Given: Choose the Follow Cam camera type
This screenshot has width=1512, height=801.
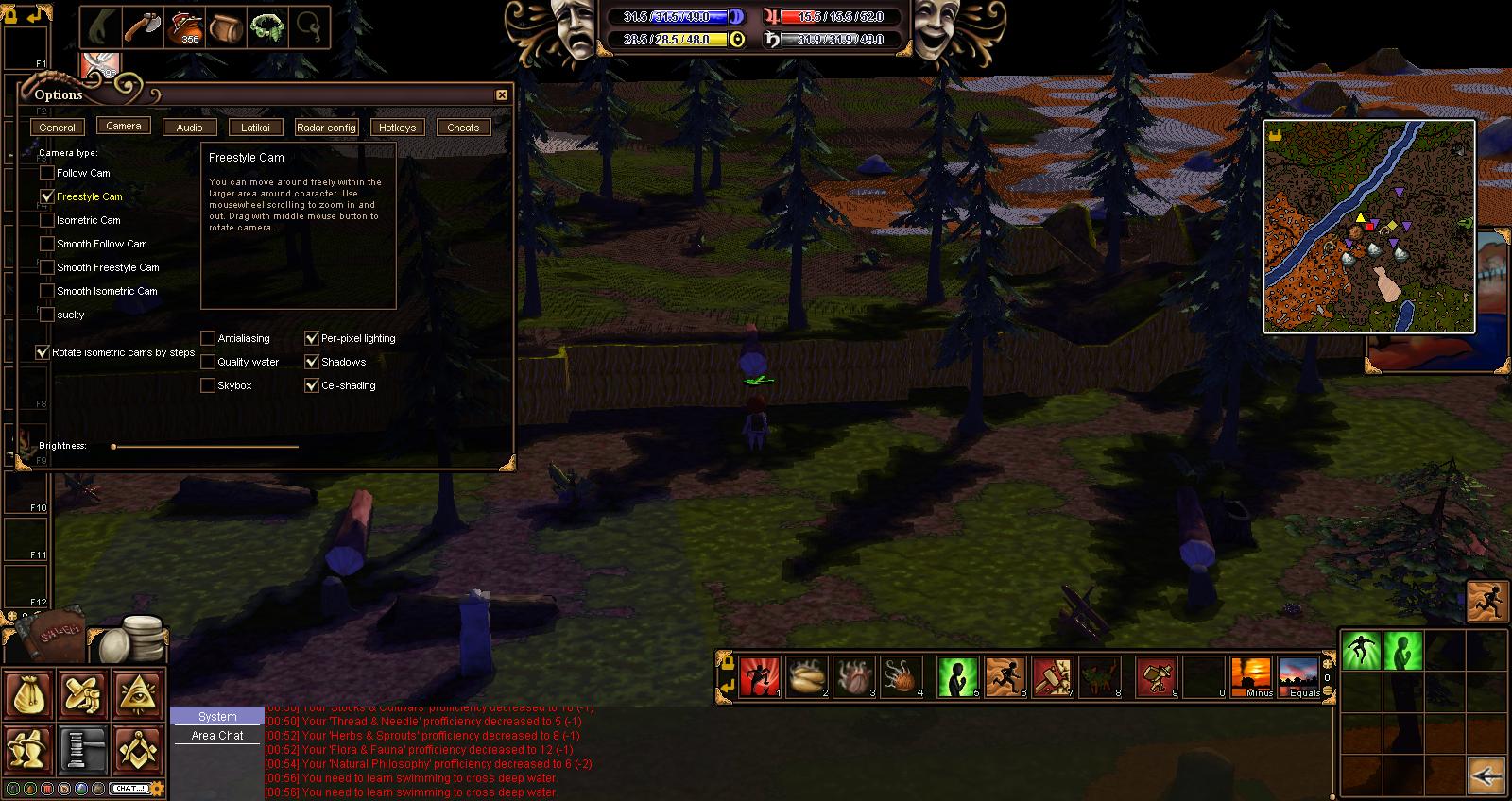Looking at the screenshot, I should (x=47, y=174).
